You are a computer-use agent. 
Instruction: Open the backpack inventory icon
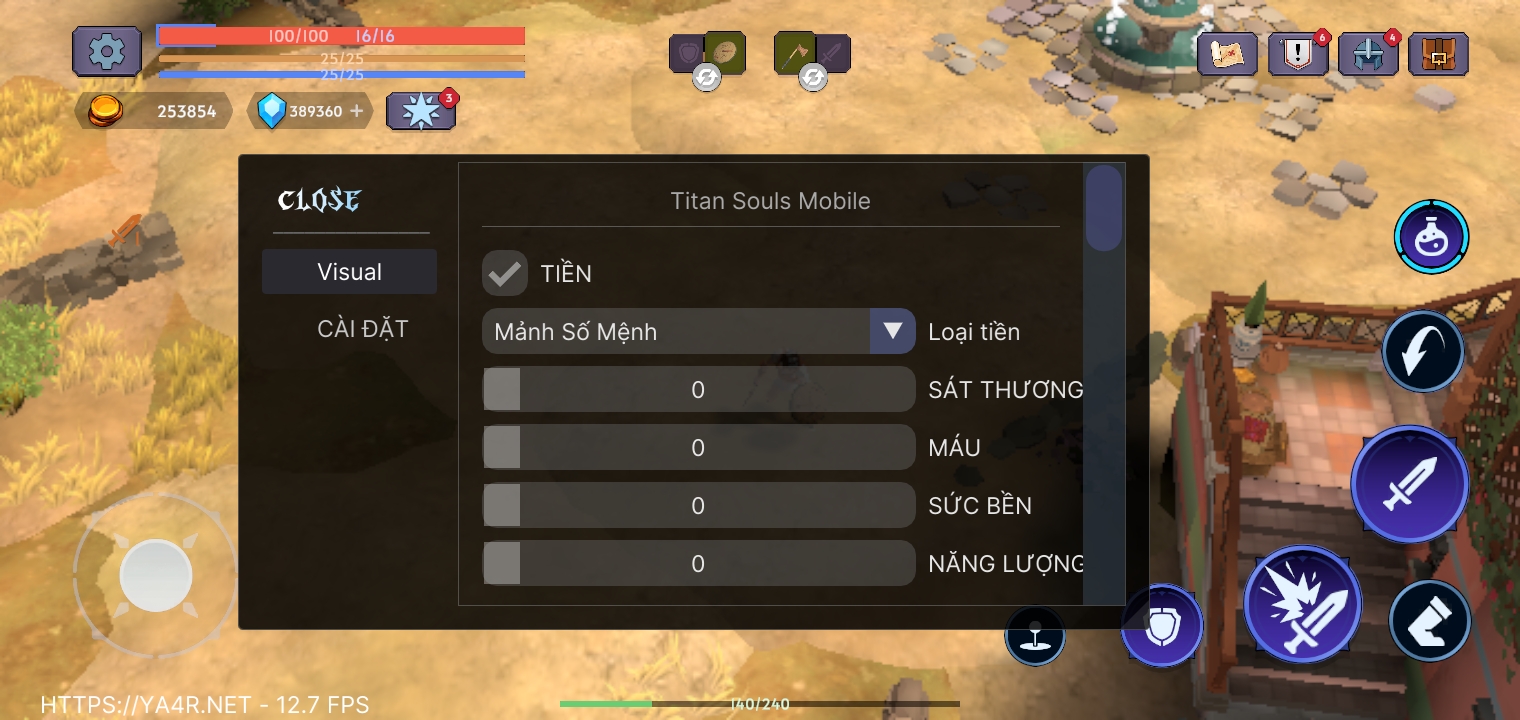tap(1438, 53)
